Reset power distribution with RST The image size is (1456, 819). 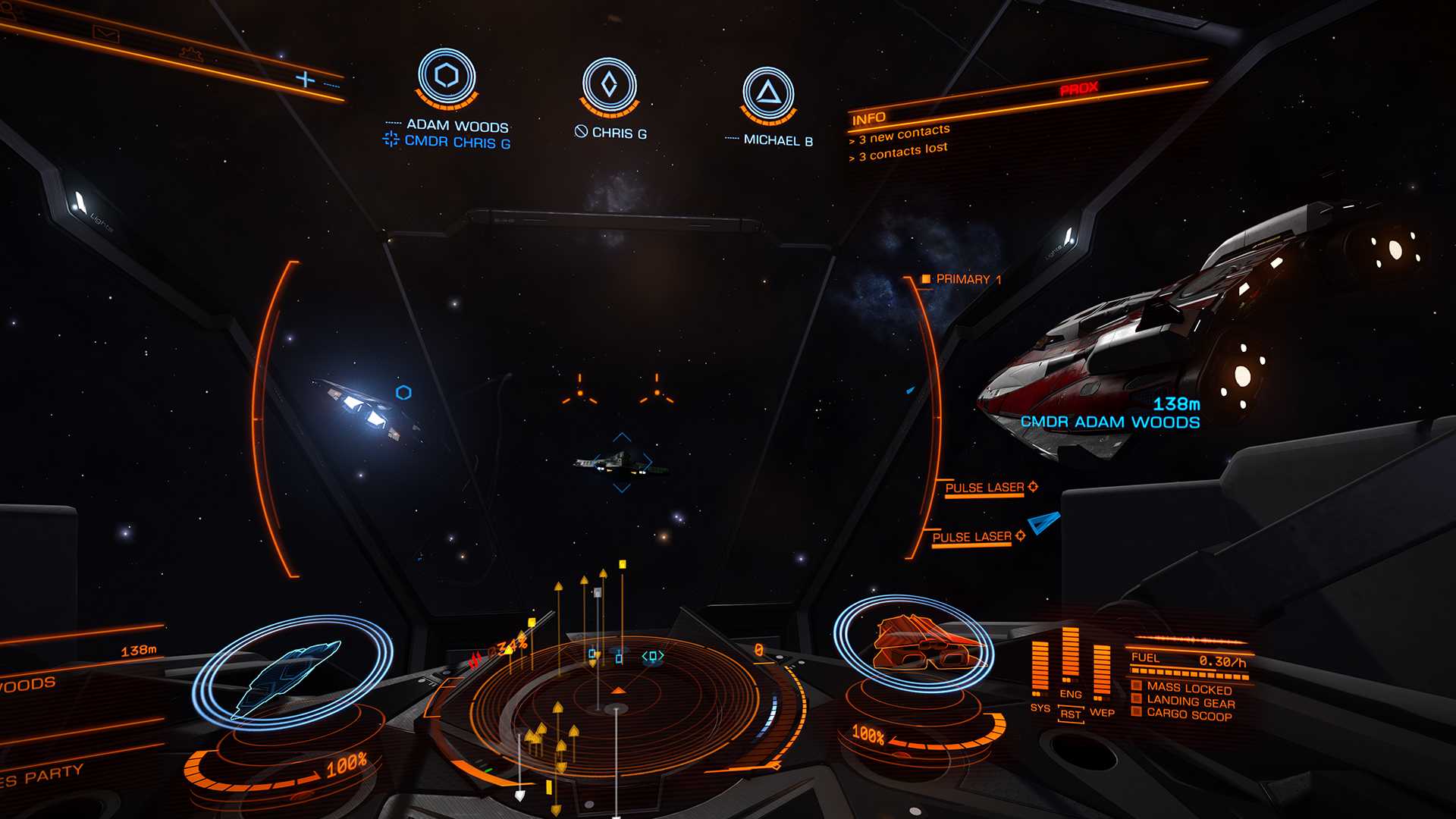pos(1071,714)
